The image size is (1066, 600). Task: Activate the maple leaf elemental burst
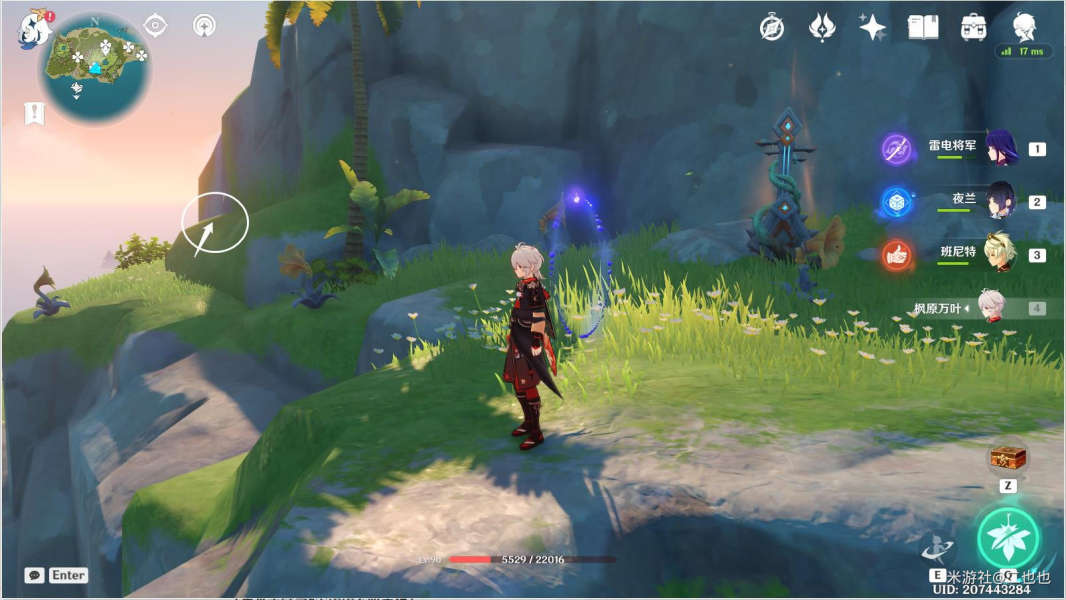(1007, 537)
